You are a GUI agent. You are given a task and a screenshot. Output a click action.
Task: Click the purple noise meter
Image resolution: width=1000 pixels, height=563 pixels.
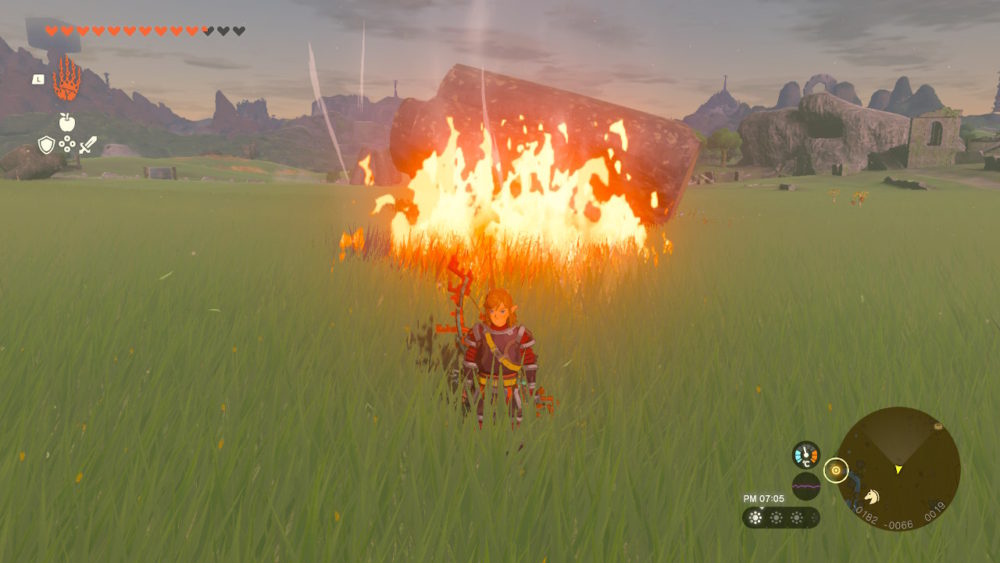click(x=805, y=486)
